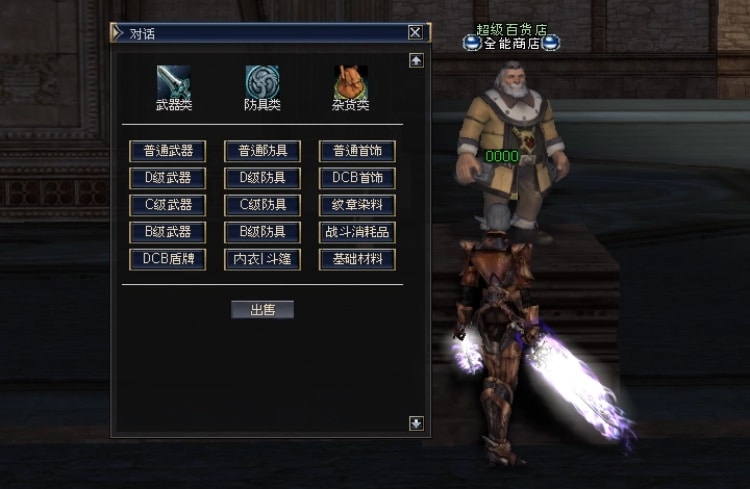Select the D级防具 category

pos(262,178)
